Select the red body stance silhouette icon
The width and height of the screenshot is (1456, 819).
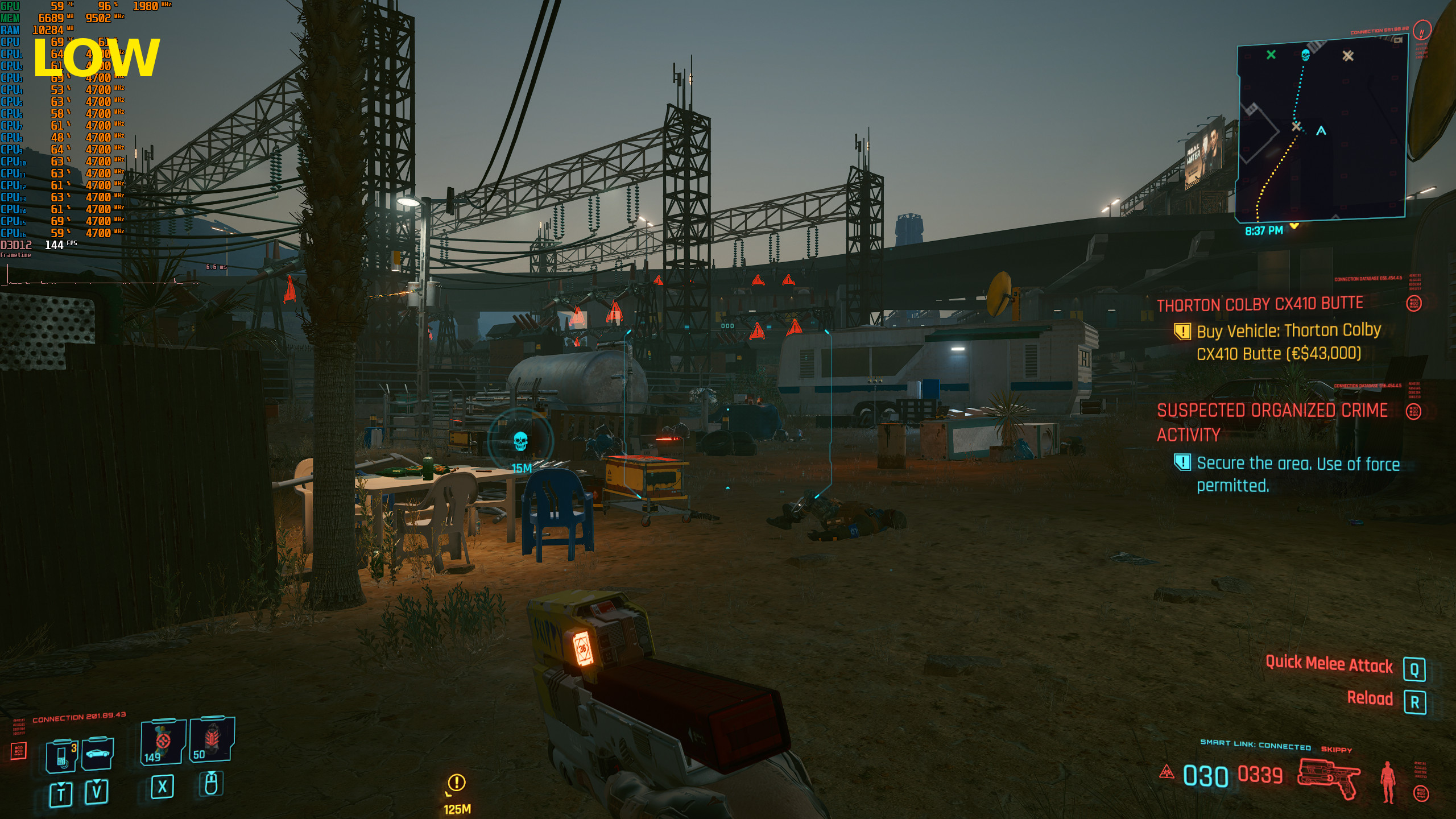point(1388,781)
